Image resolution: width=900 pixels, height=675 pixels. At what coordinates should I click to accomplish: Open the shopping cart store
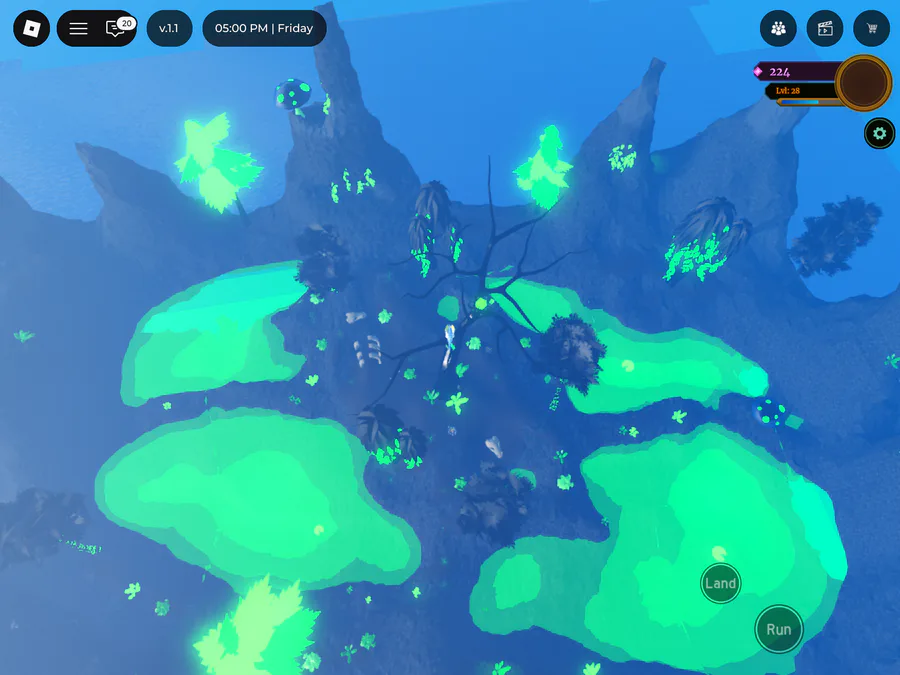point(871,28)
